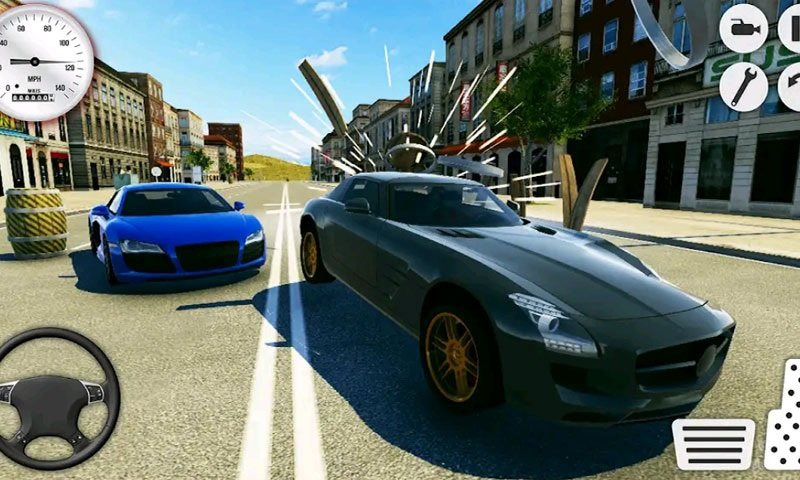The image size is (800, 480).
Task: Click the steering wheel control
Action: 57,397
